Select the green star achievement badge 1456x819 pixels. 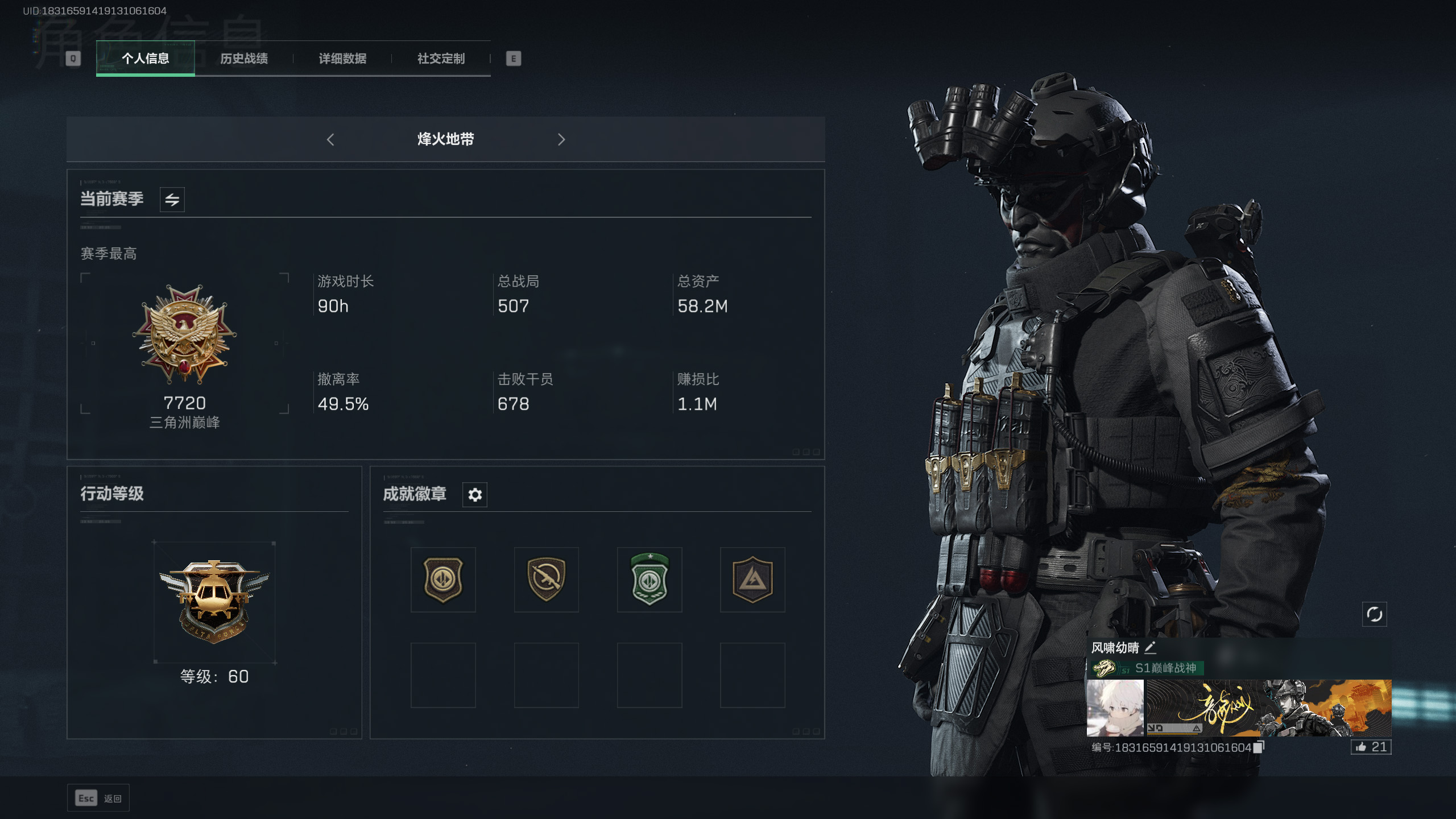point(650,580)
